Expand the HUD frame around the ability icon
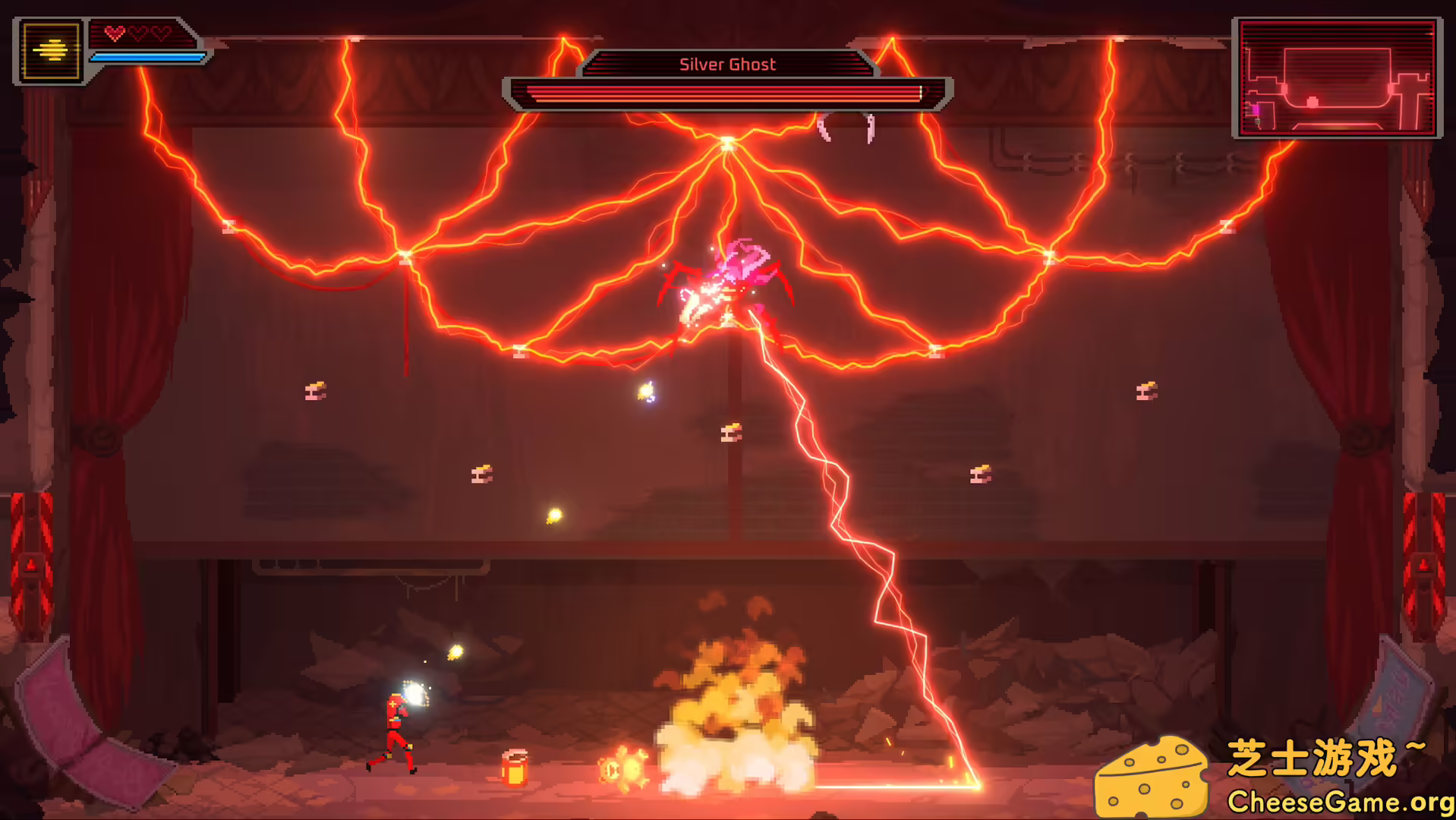This screenshot has height=820, width=1456. click(49, 51)
